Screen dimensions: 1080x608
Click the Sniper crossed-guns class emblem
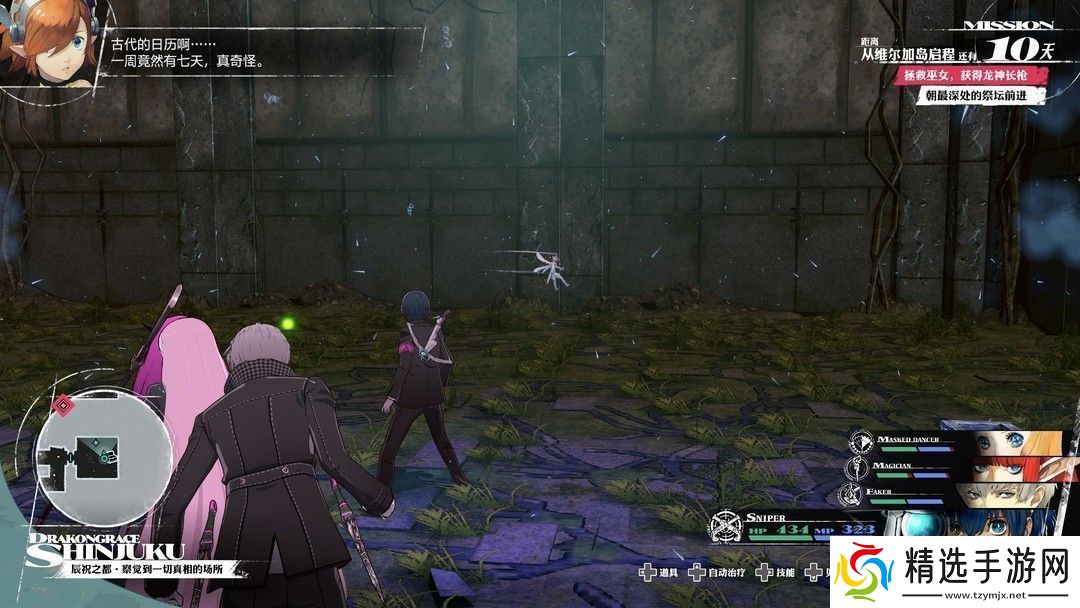coord(727,527)
